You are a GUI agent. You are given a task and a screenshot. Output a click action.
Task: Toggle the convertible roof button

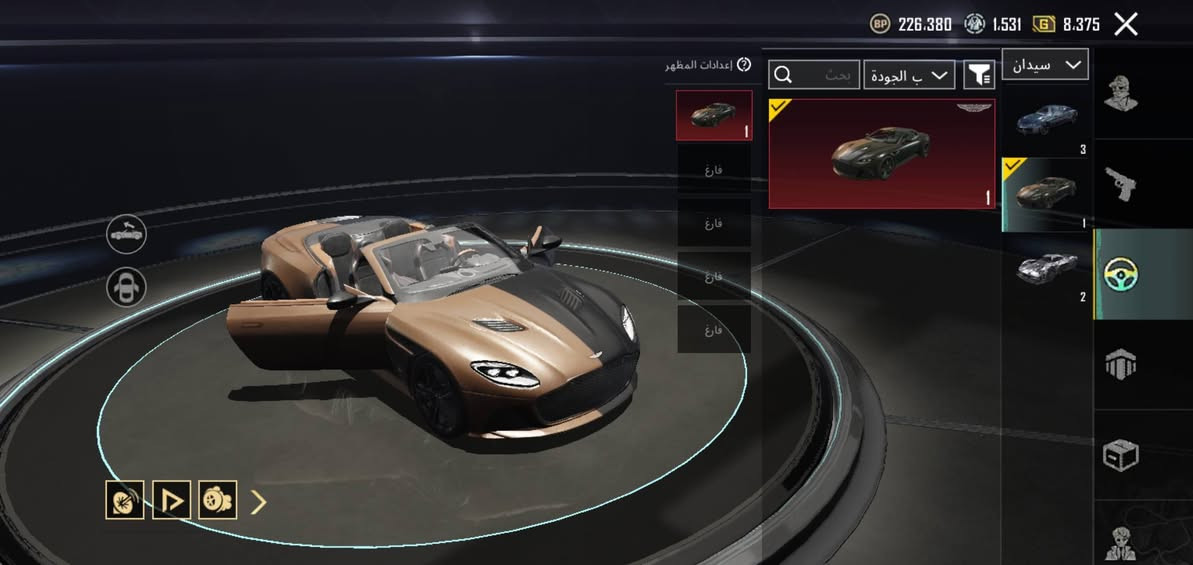(127, 235)
